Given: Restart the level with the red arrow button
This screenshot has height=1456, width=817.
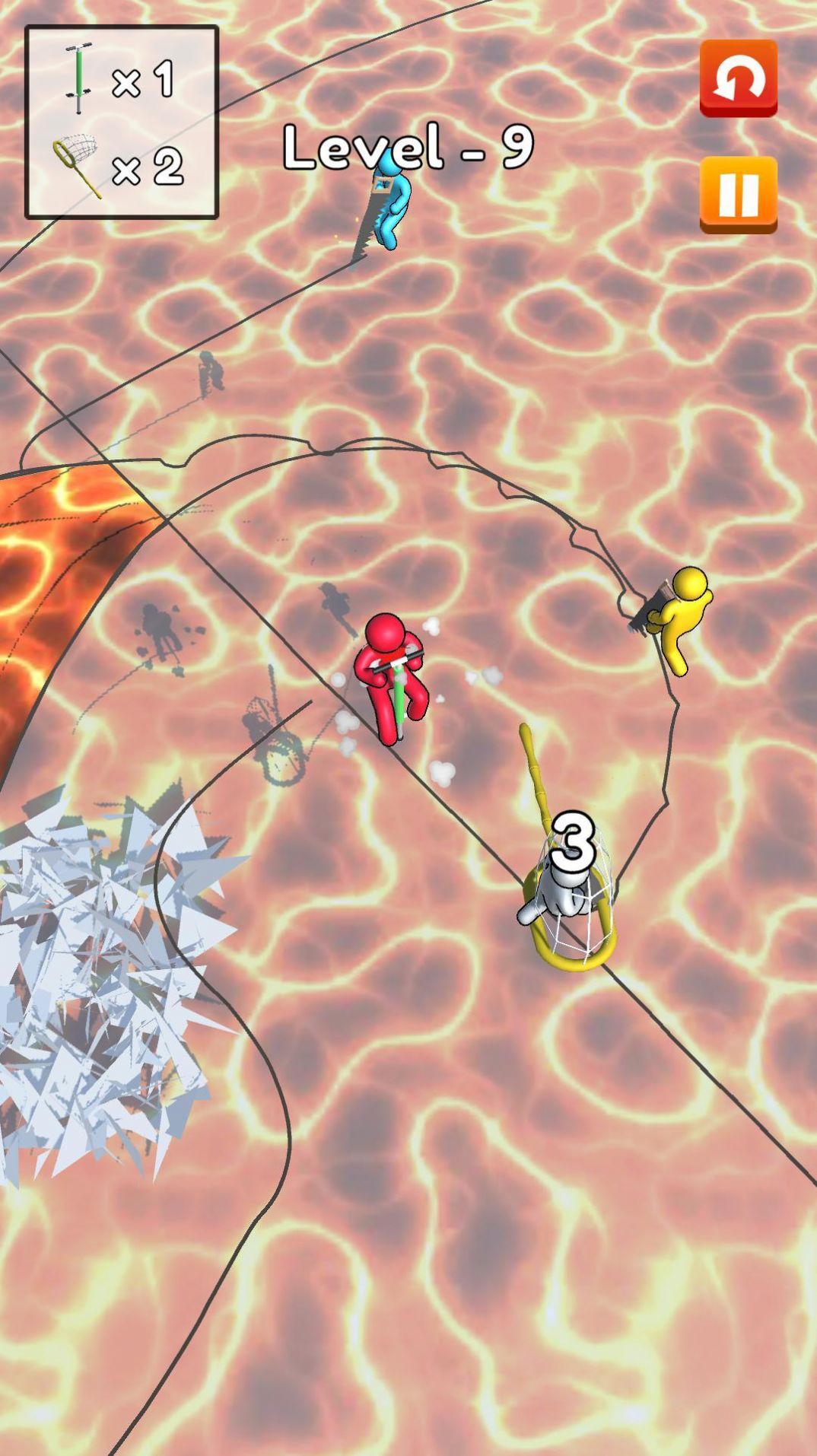Looking at the screenshot, I should 738,78.
